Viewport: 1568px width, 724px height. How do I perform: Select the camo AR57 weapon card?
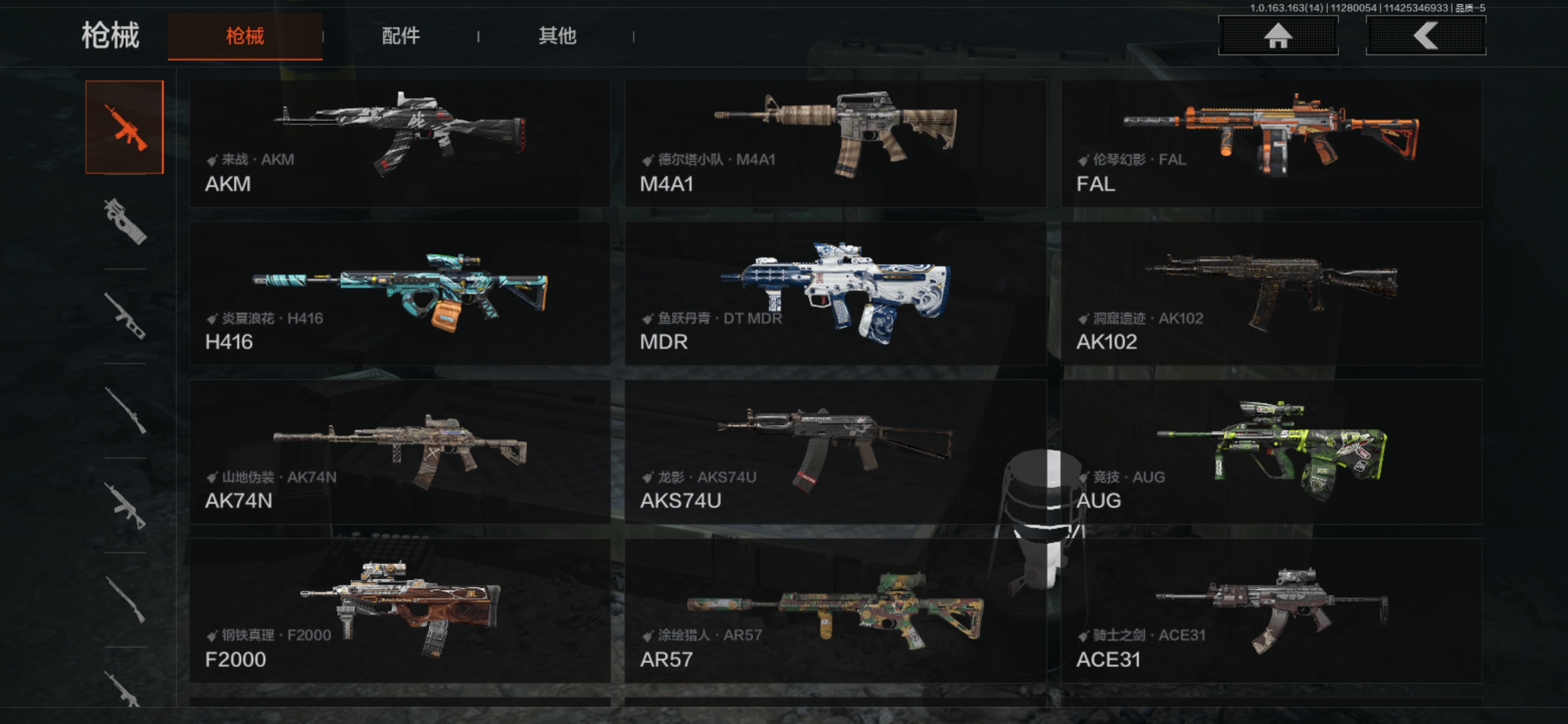pyautogui.click(x=835, y=610)
